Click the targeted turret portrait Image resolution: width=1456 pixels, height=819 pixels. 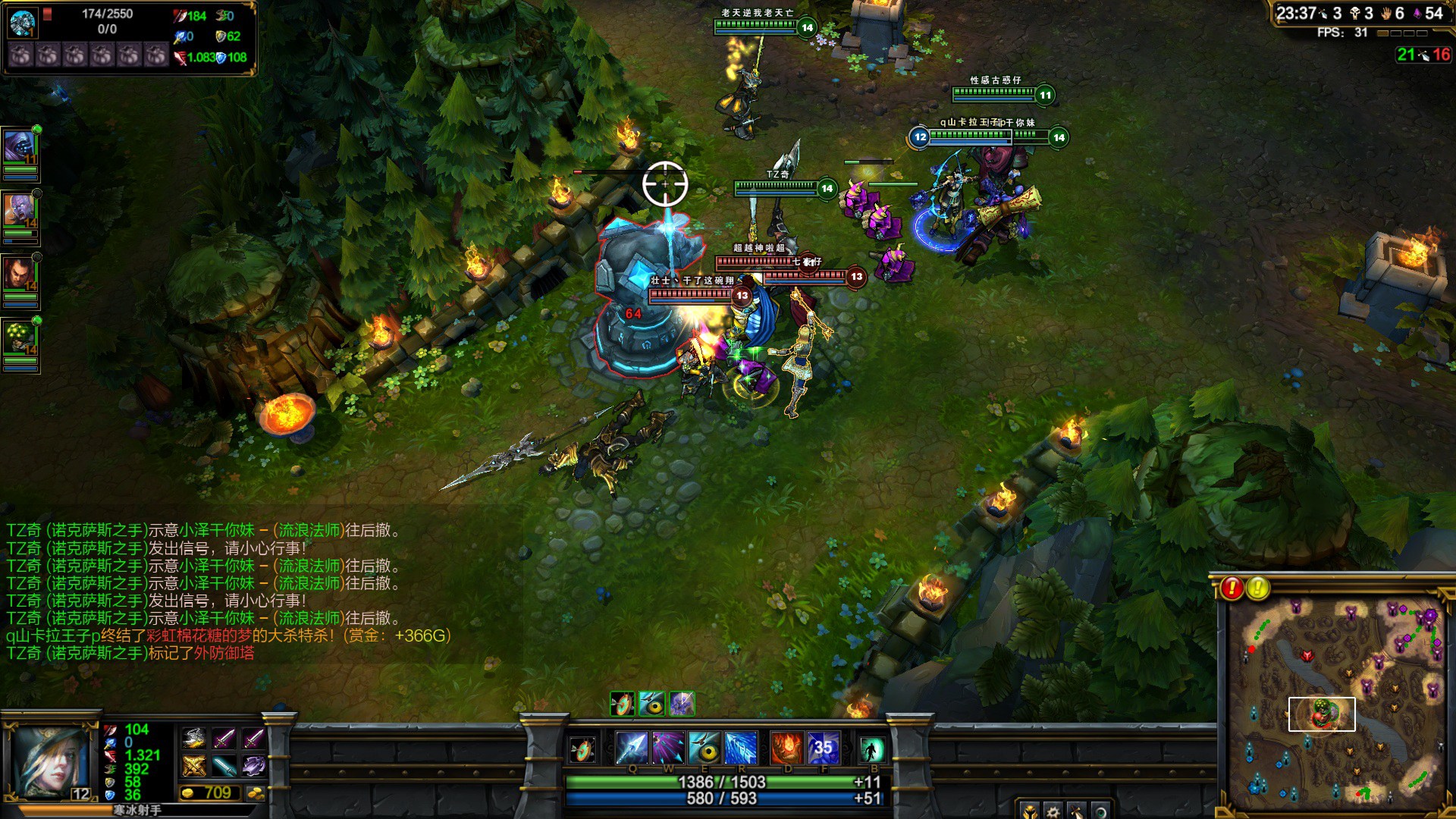(x=23, y=23)
